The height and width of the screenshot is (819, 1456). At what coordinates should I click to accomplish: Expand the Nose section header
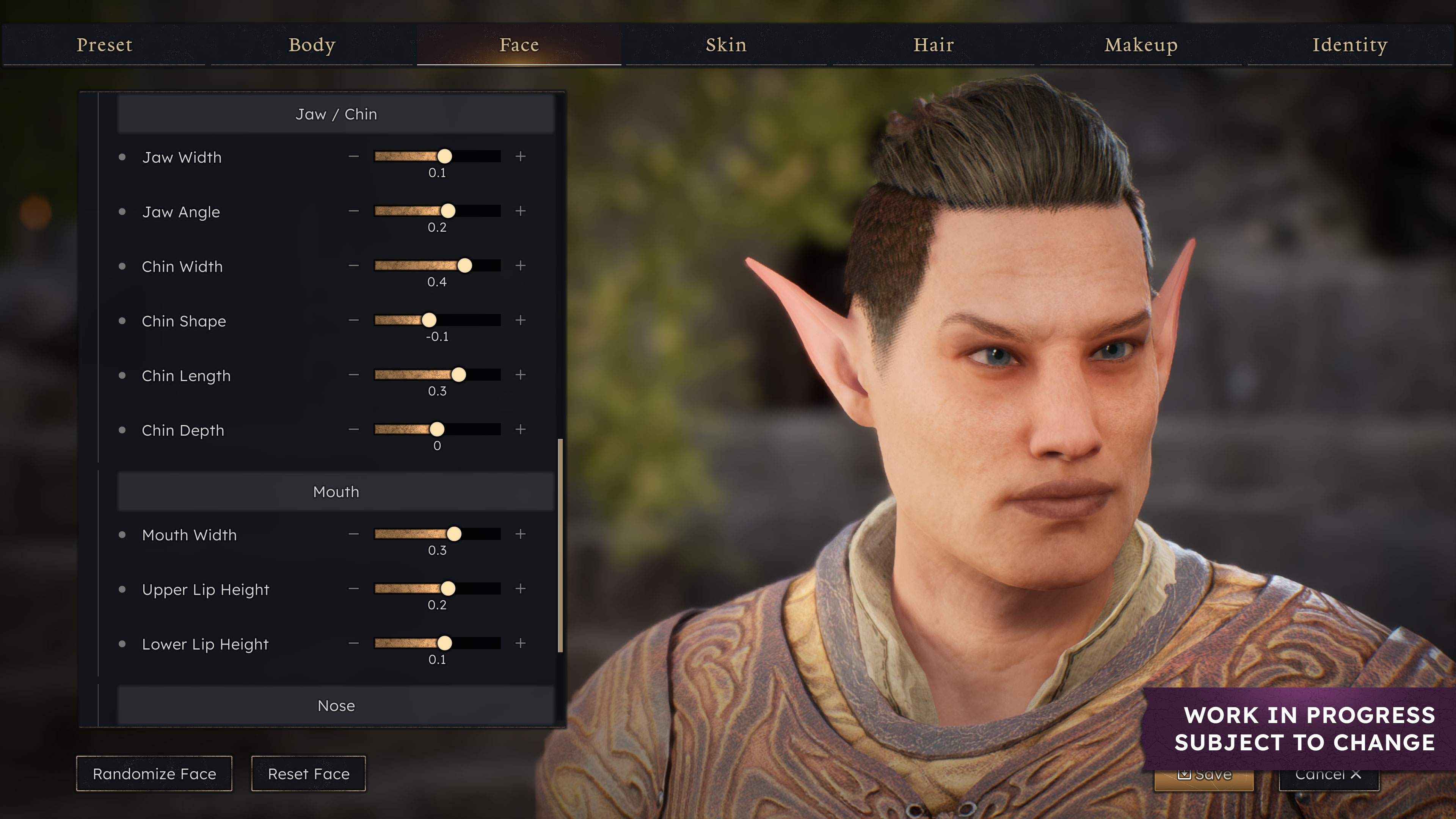coord(336,706)
